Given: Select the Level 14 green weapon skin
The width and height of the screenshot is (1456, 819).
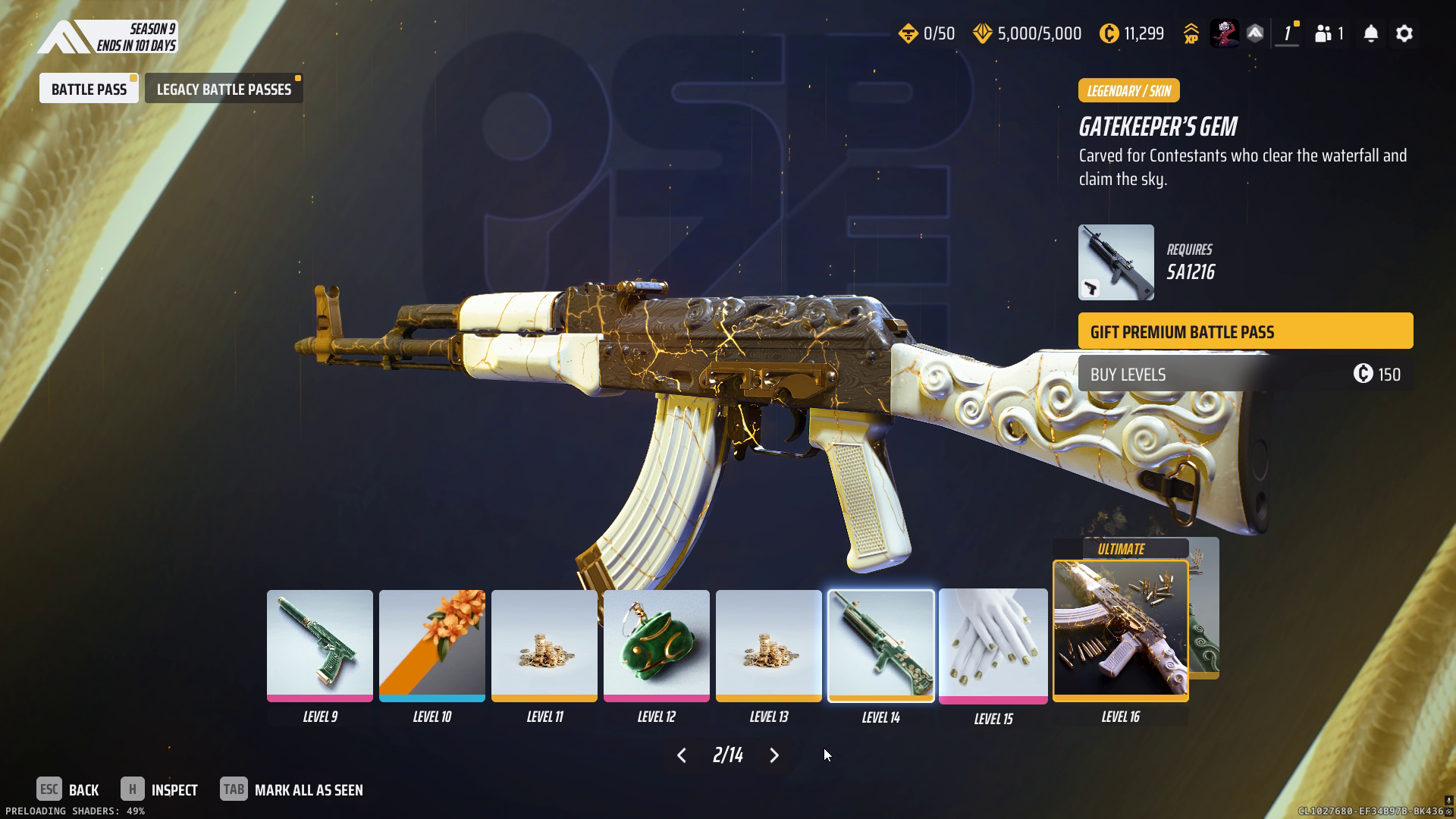Looking at the screenshot, I should point(881,645).
